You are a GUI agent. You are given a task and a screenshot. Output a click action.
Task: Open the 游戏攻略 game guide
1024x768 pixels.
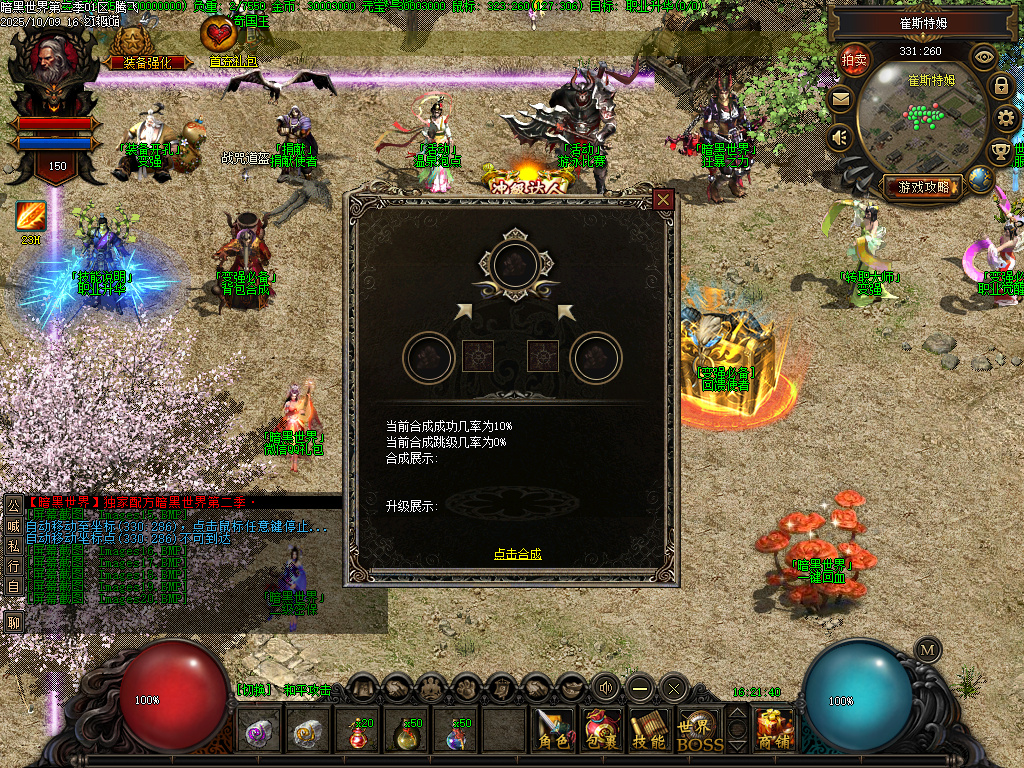(x=922, y=186)
